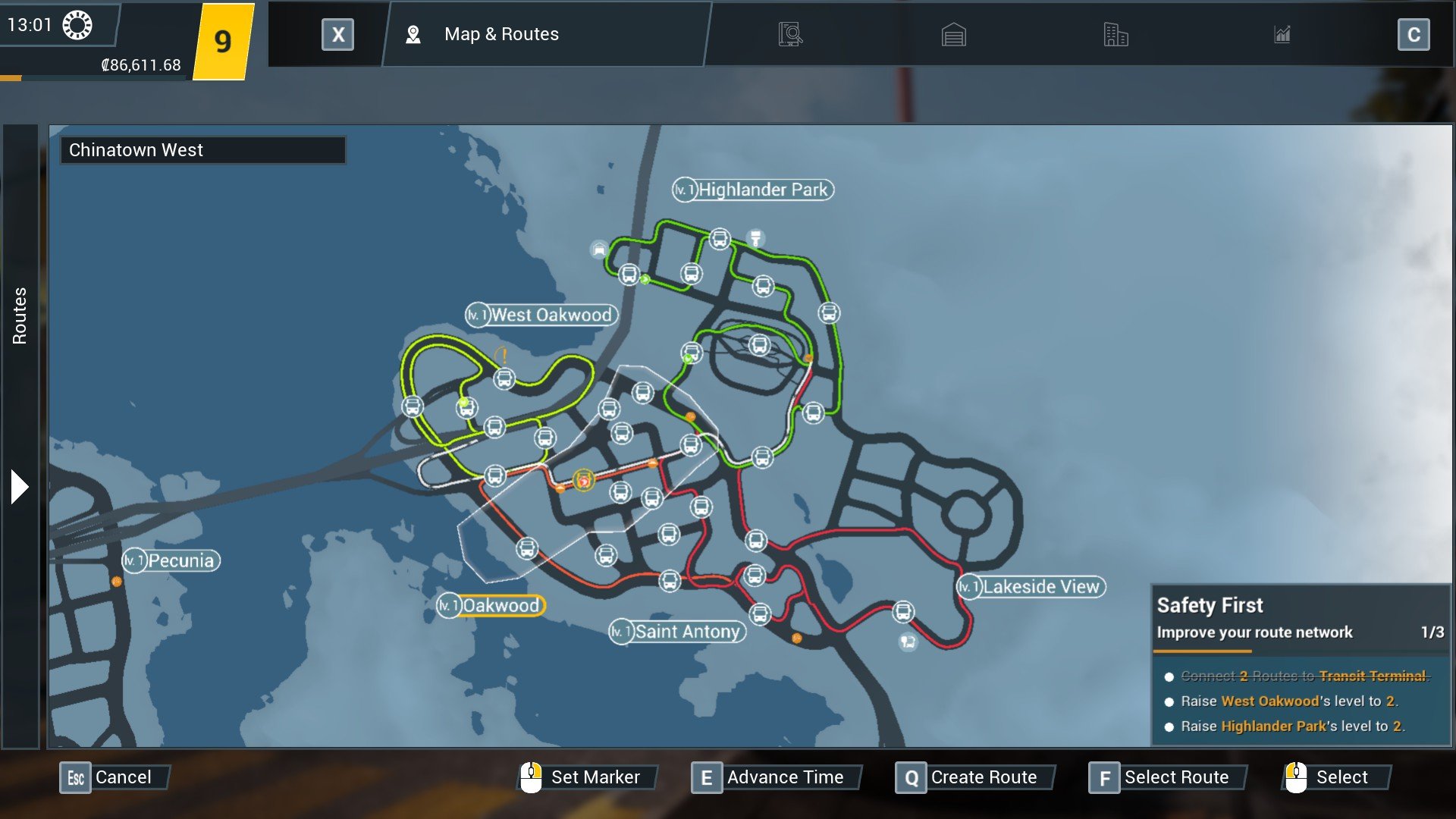Screen dimensions: 1456x819
Task: Switch to the bus inspection tab icon
Action: click(789, 34)
